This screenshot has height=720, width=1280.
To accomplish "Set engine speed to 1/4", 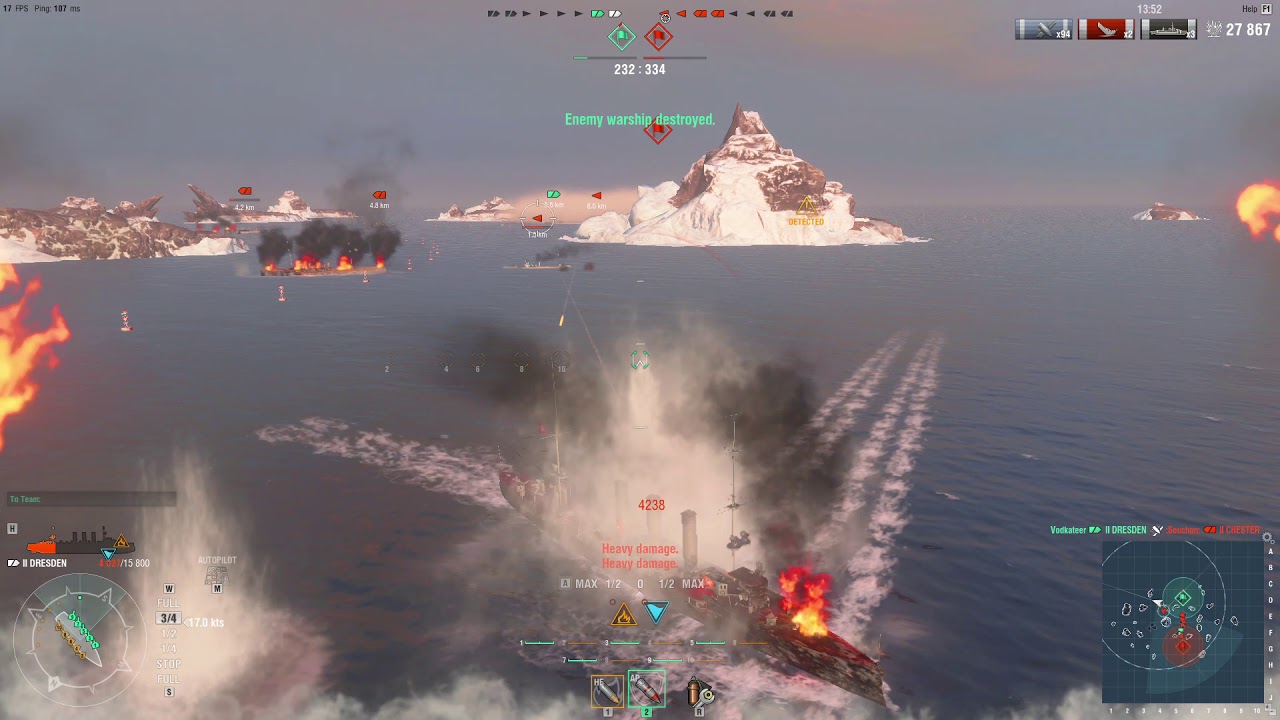I will coord(169,649).
